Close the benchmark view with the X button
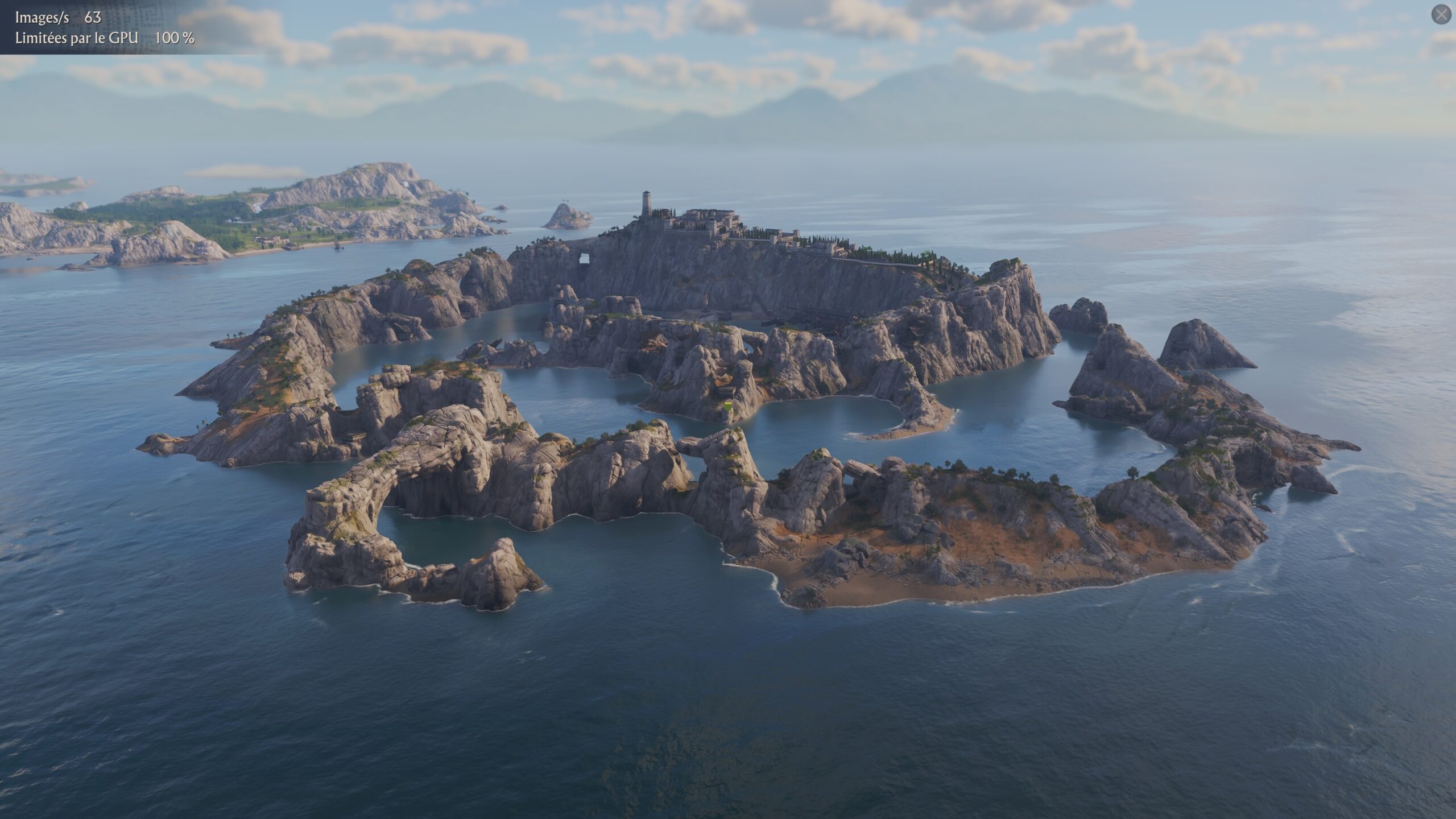 (x=1441, y=15)
